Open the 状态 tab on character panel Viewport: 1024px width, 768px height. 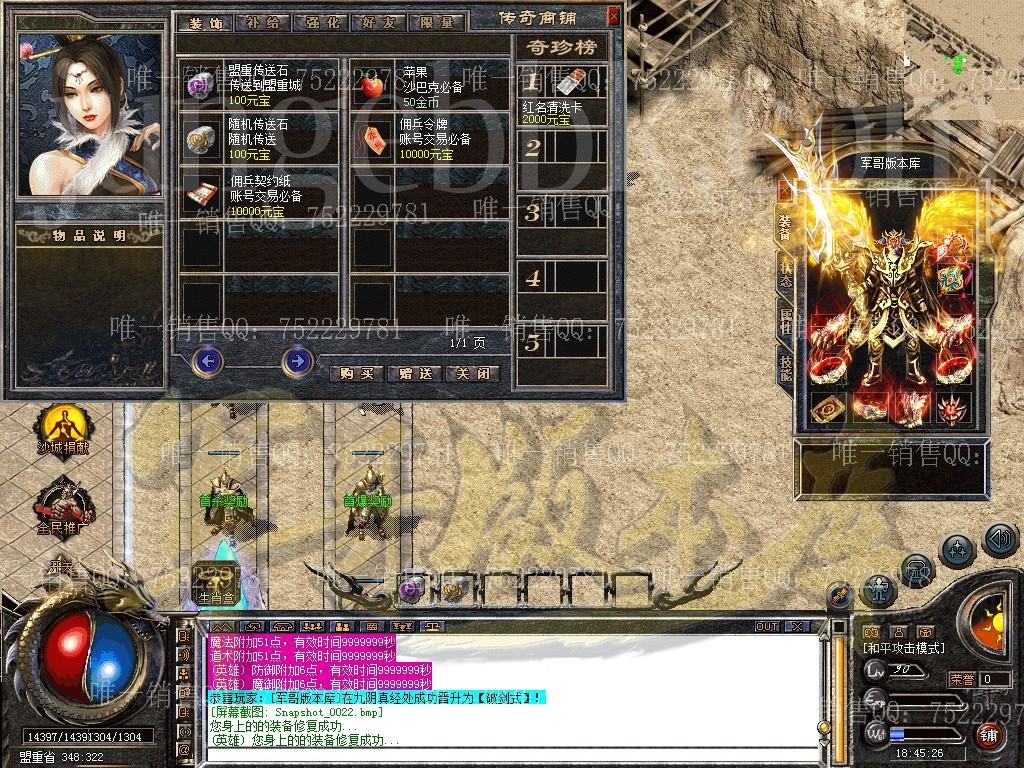click(x=785, y=275)
